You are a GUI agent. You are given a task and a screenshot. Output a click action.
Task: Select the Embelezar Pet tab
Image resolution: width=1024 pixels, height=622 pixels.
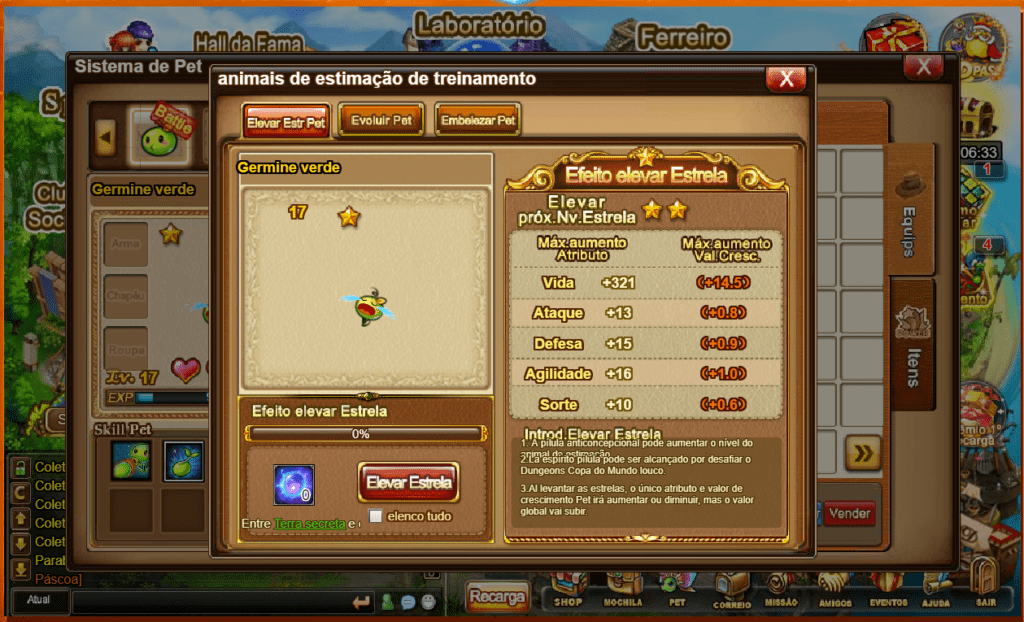[478, 121]
